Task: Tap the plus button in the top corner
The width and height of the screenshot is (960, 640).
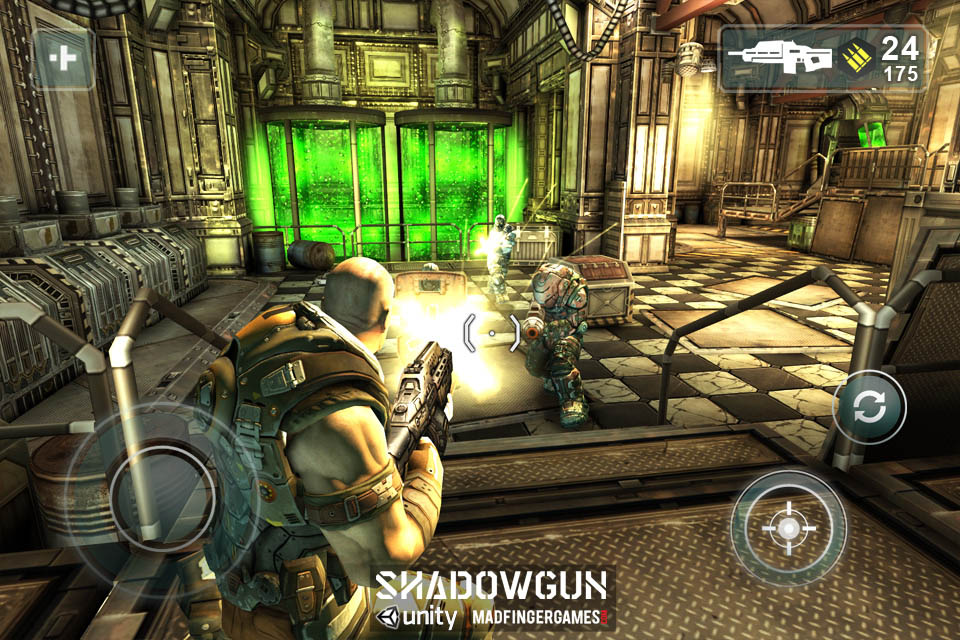Action: click(x=64, y=58)
